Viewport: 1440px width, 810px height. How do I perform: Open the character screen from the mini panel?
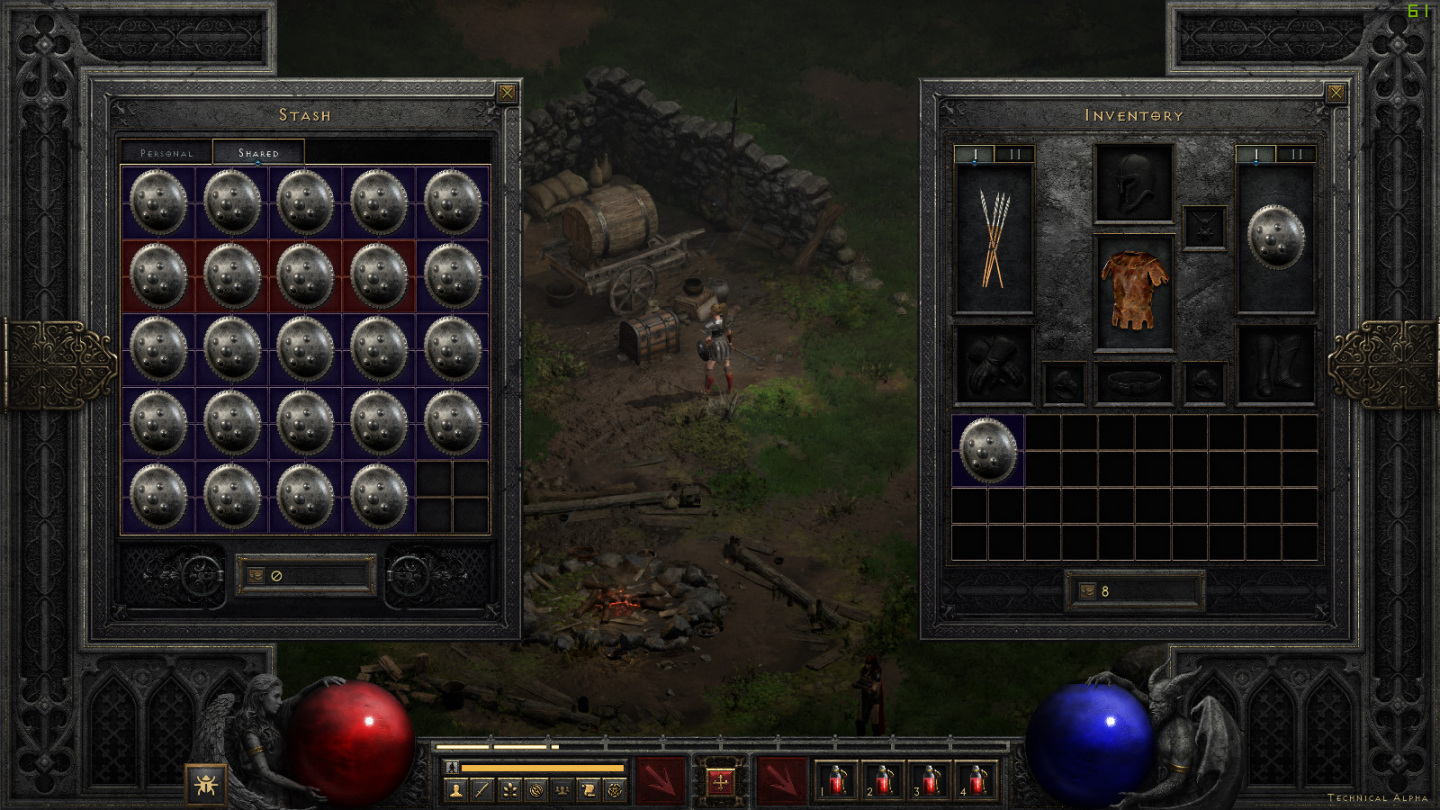[455, 789]
